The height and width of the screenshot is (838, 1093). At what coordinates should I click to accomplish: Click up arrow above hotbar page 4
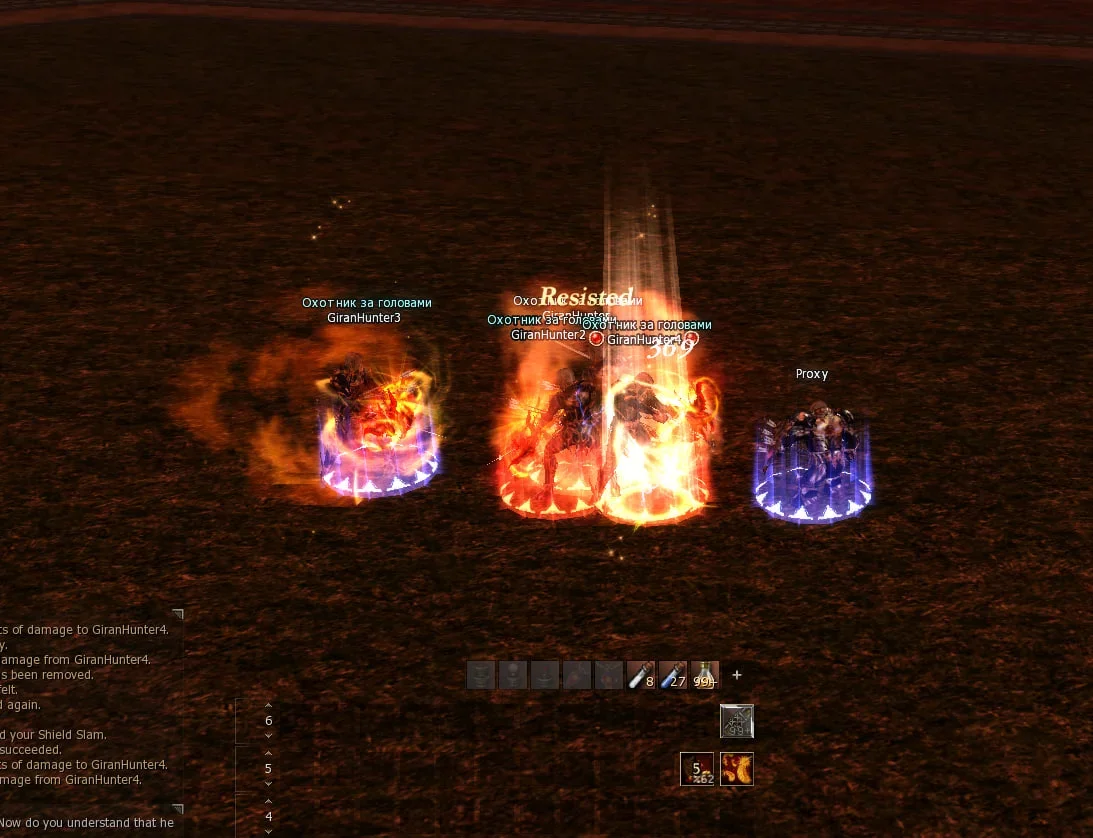pyautogui.click(x=268, y=801)
